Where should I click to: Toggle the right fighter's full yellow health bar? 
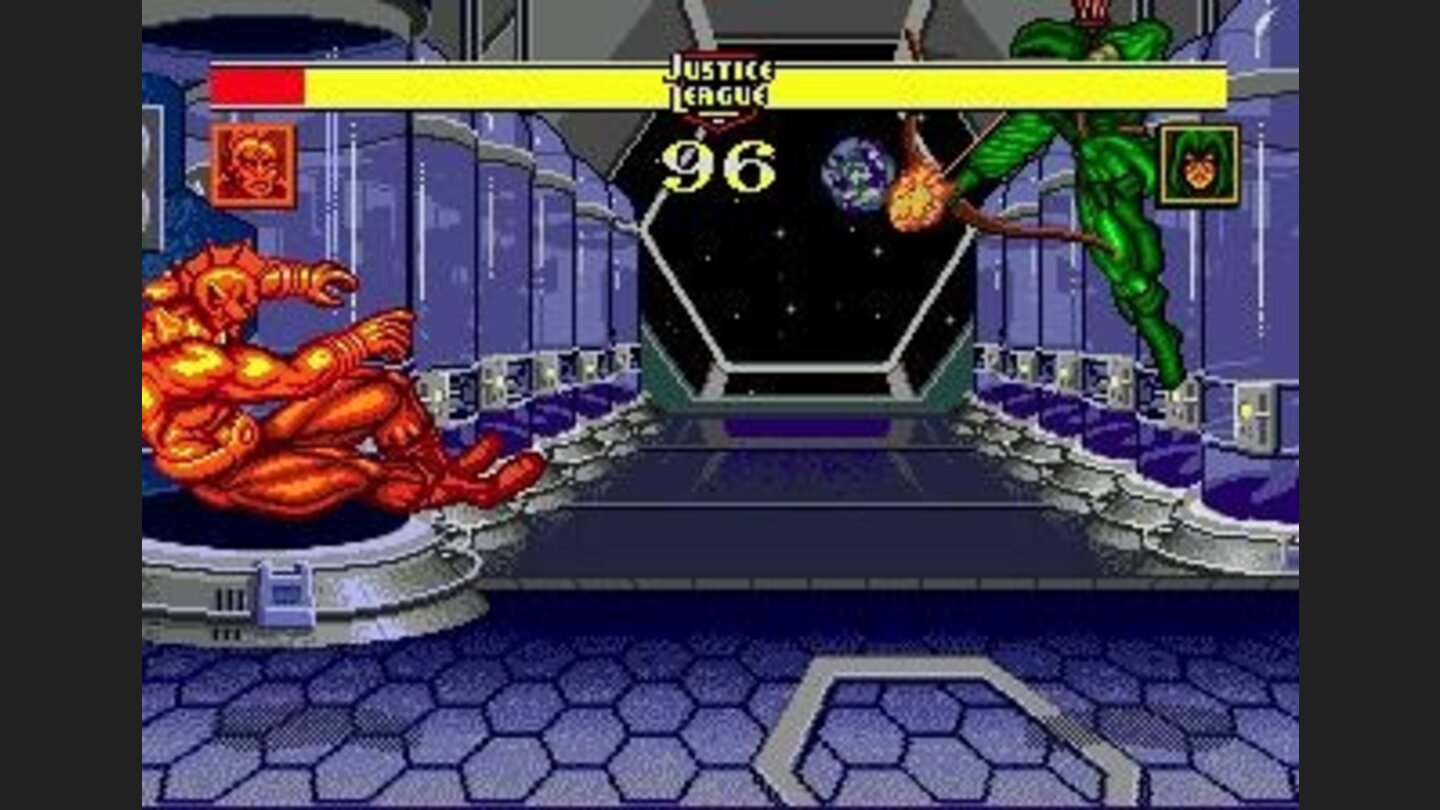point(1000,88)
